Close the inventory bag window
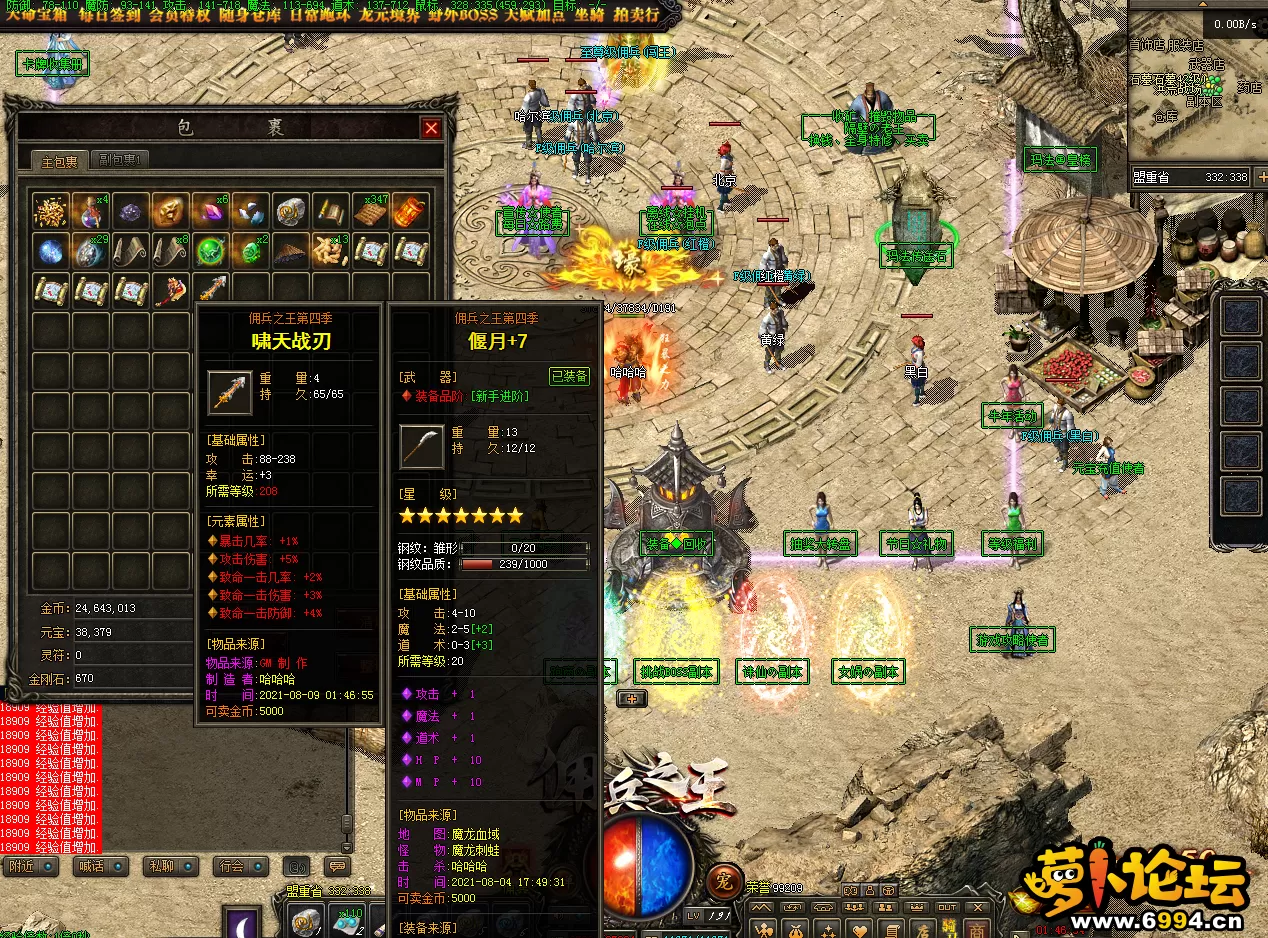This screenshot has width=1268, height=938. pyautogui.click(x=431, y=128)
